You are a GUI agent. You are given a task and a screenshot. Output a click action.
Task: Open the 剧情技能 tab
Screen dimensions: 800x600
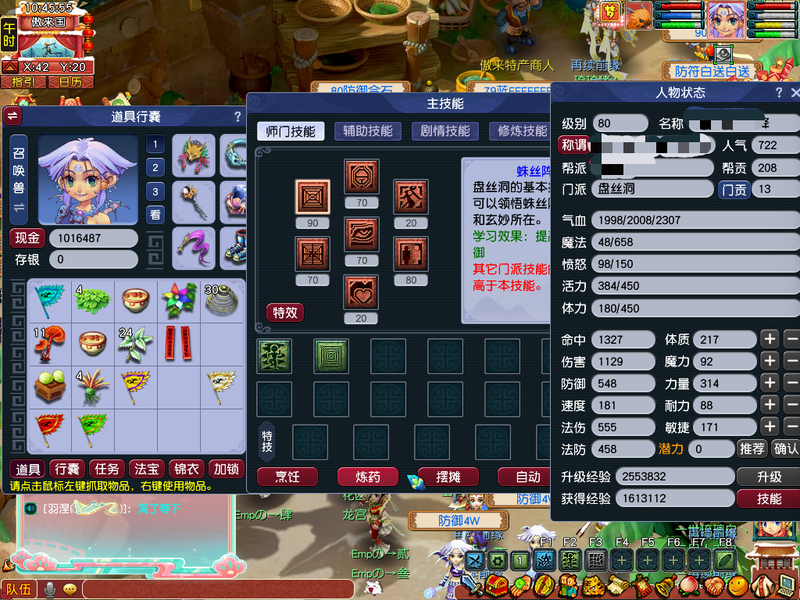pyautogui.click(x=444, y=131)
